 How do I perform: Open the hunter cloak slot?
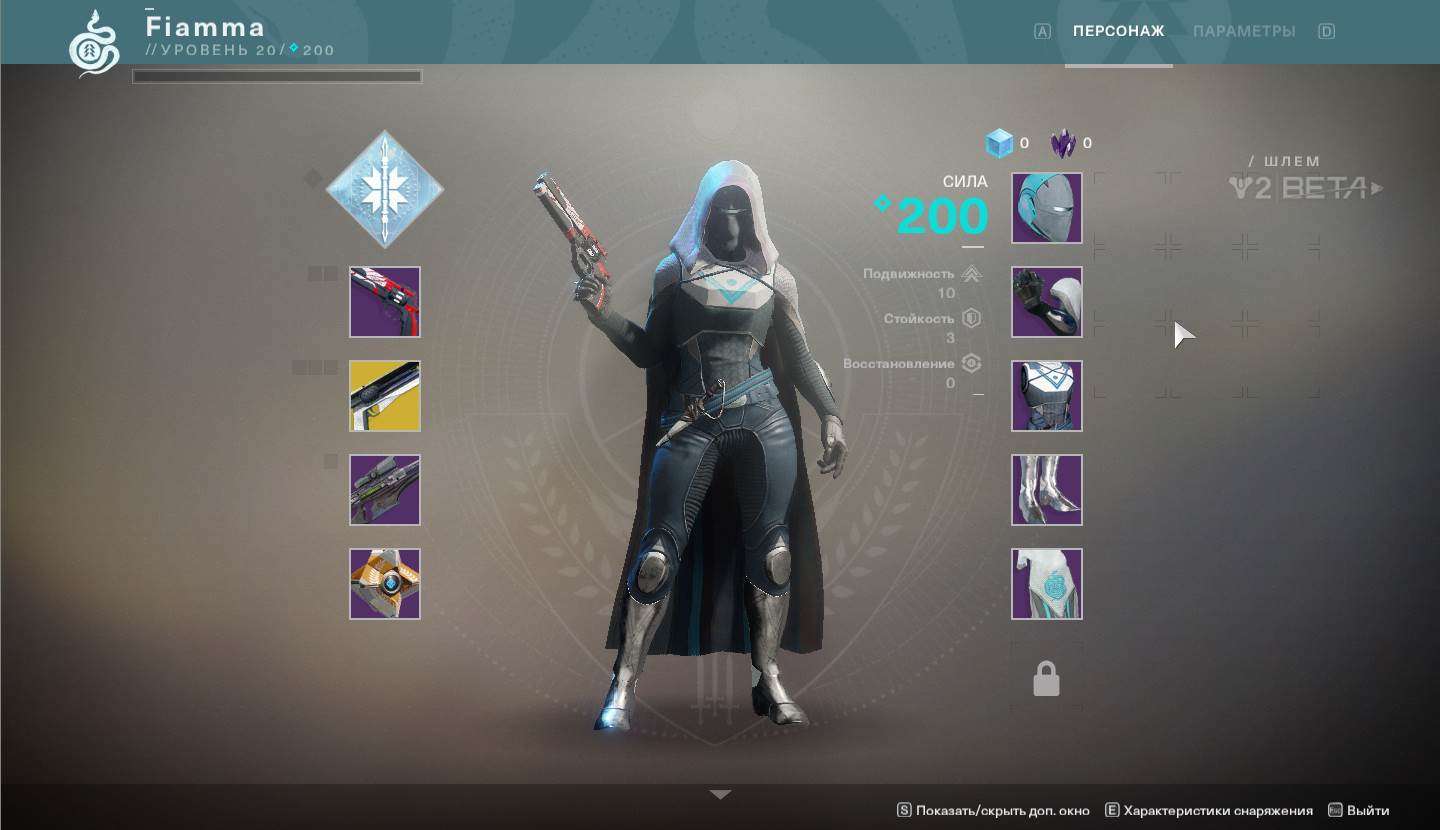coord(1047,584)
